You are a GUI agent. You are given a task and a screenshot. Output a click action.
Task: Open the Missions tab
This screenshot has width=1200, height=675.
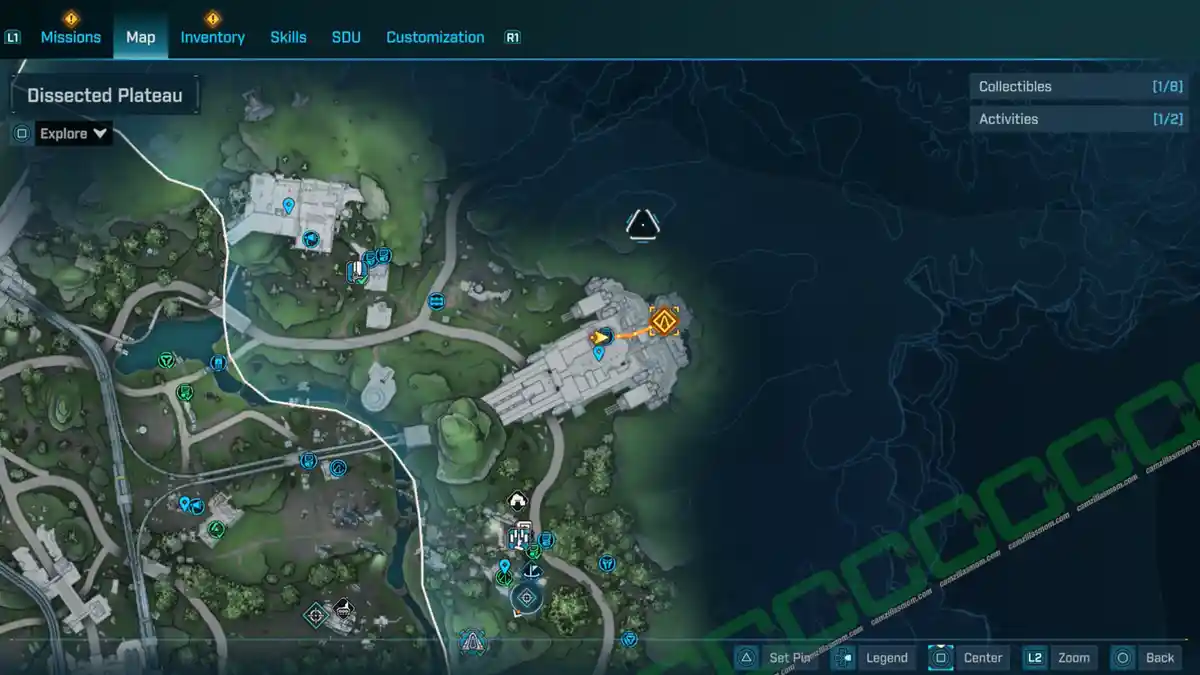(x=70, y=37)
